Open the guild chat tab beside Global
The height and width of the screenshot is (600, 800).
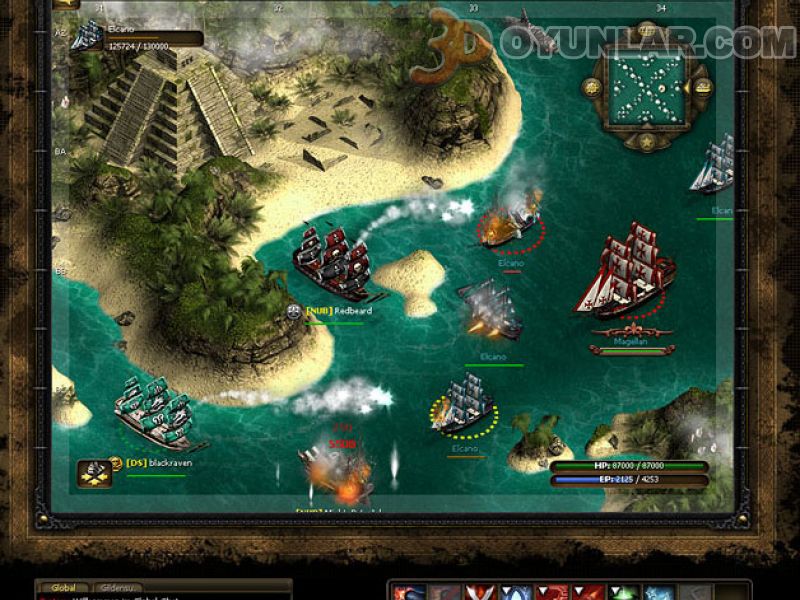(x=118, y=588)
